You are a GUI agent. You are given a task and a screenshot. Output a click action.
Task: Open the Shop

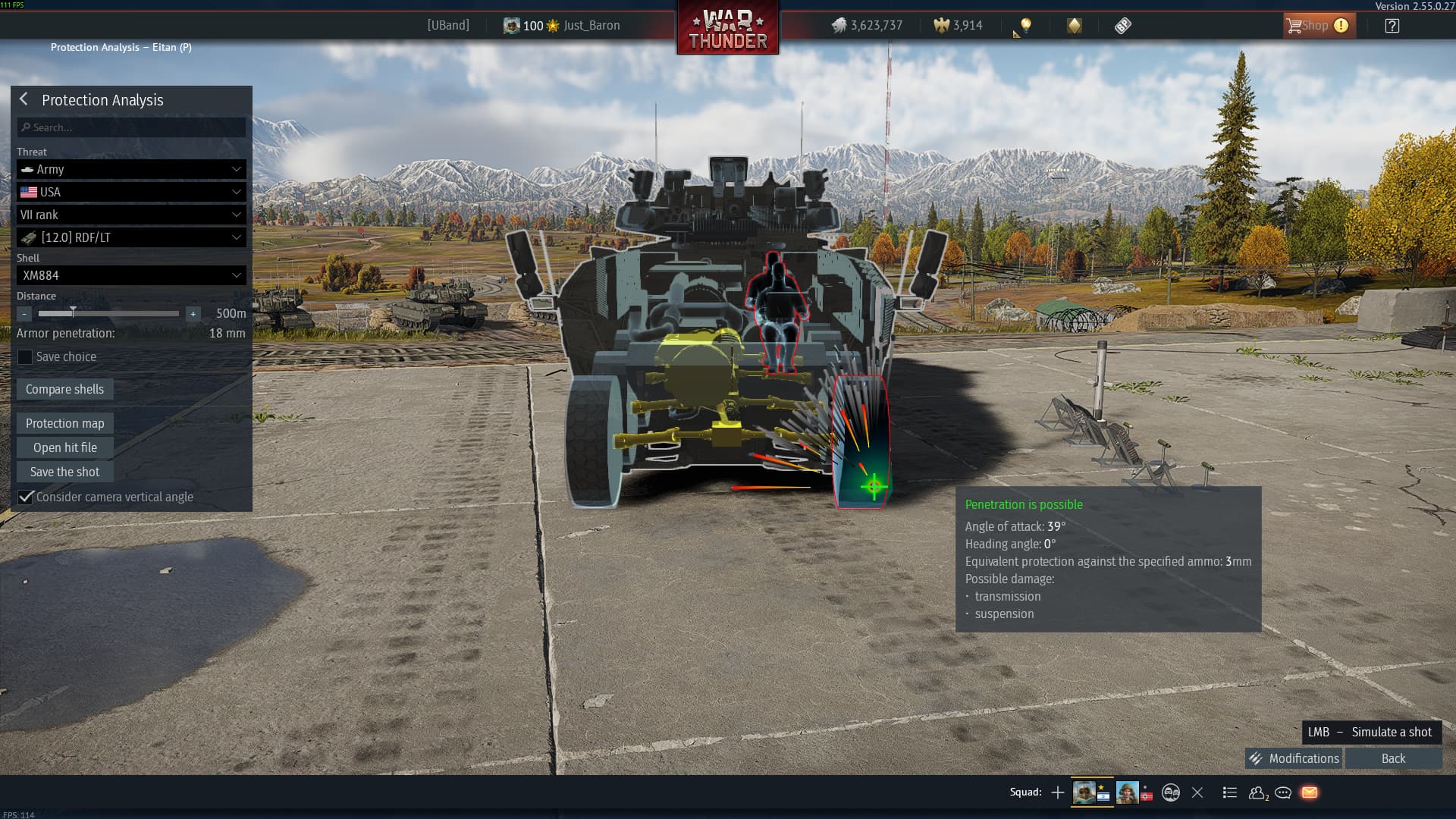pos(1316,25)
